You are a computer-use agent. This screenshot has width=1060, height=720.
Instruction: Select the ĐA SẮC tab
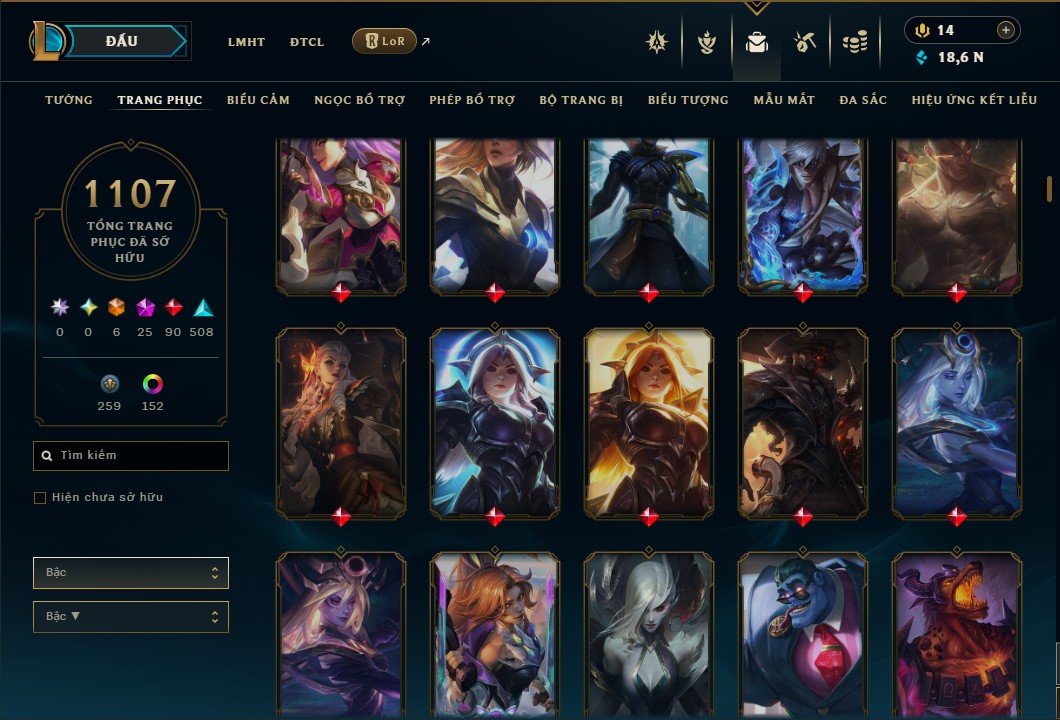click(x=863, y=100)
